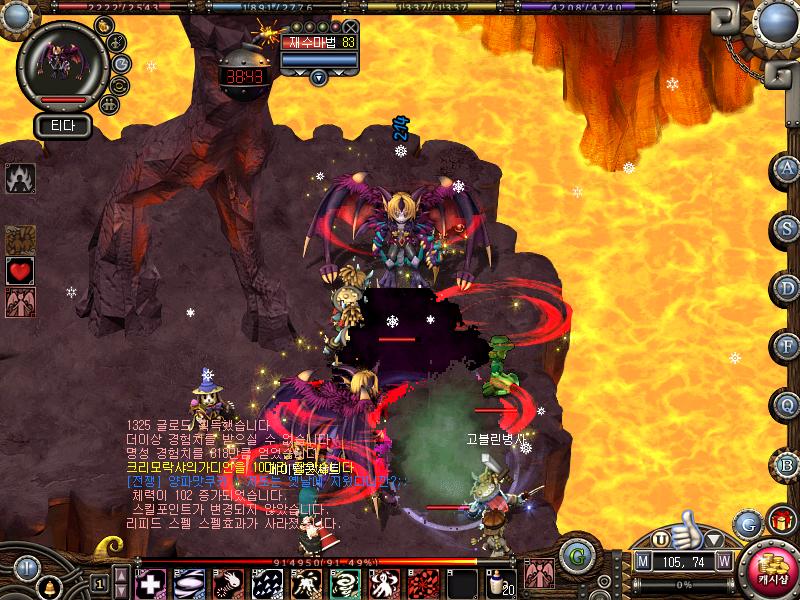Expand the target panel down arrow
This screenshot has height=600, width=800.
(x=318, y=77)
